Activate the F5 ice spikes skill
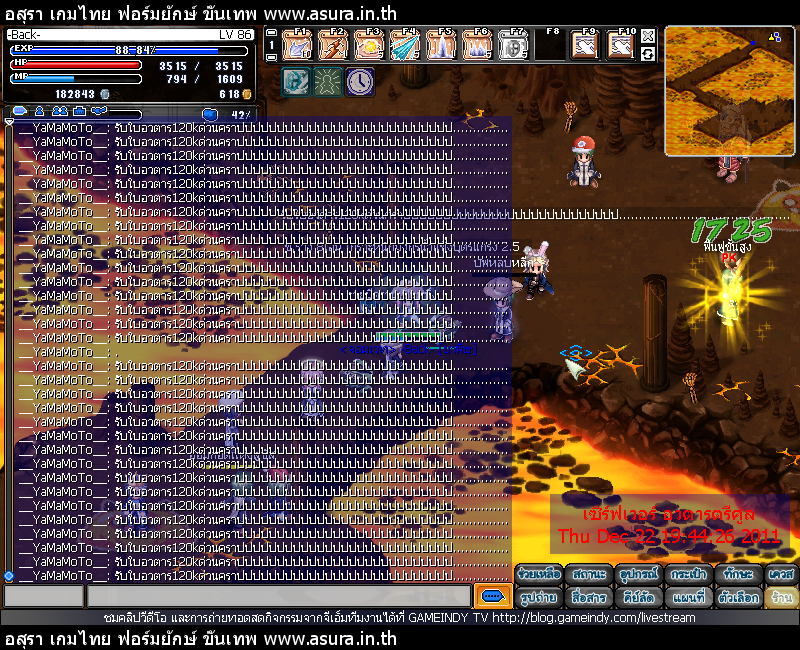The image size is (800, 650). tap(440, 45)
